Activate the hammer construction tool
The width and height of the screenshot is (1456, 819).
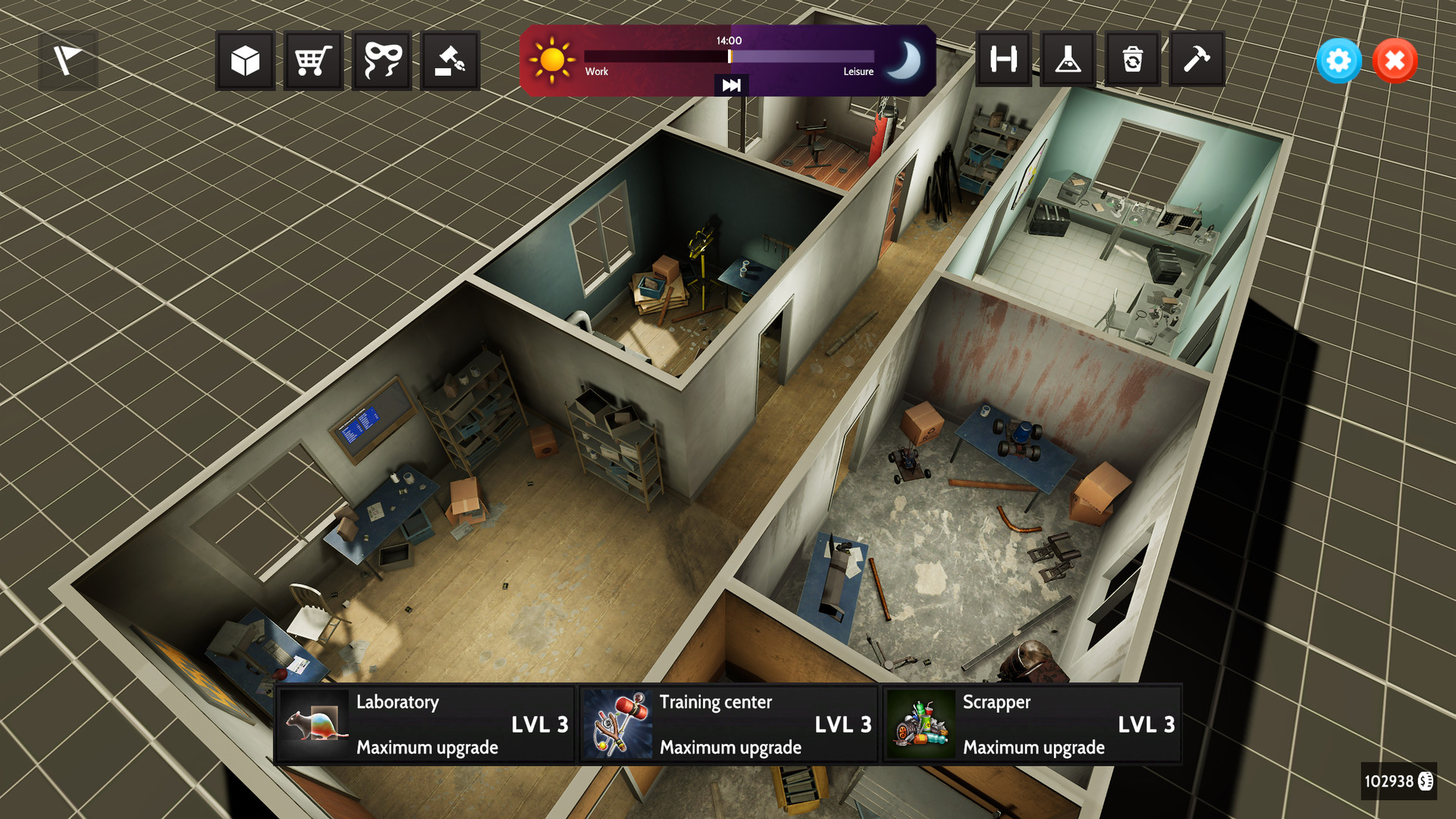1197,61
